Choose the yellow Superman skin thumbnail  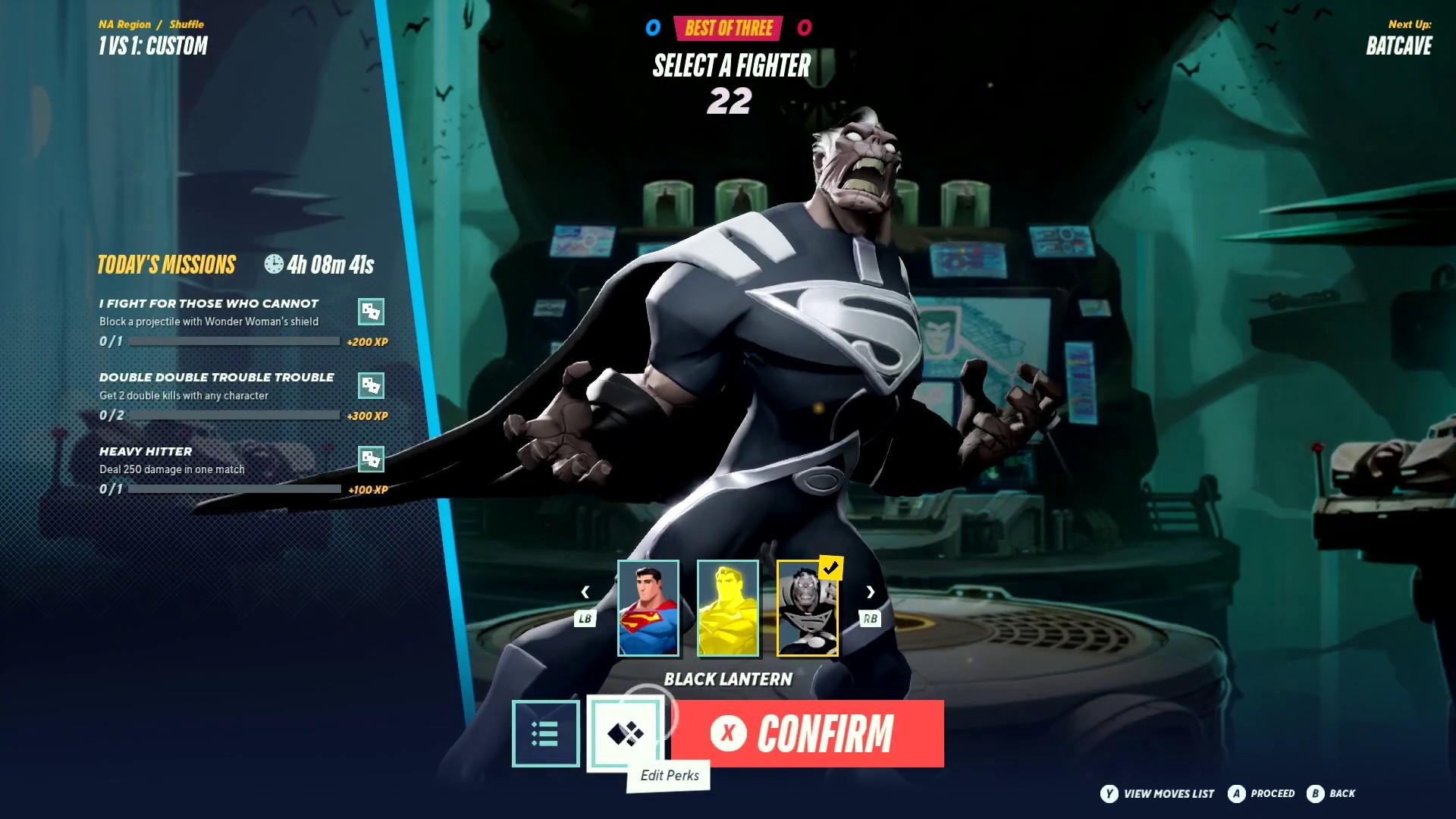click(727, 607)
